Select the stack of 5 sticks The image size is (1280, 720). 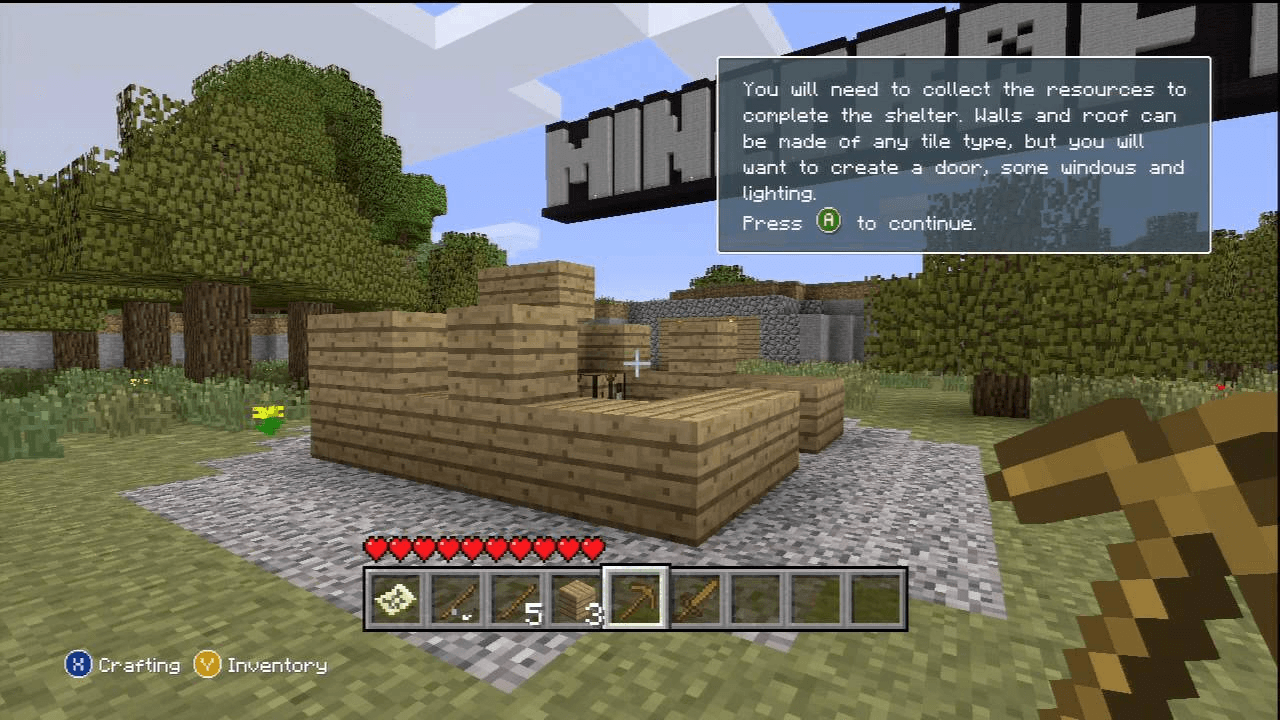tap(515, 598)
